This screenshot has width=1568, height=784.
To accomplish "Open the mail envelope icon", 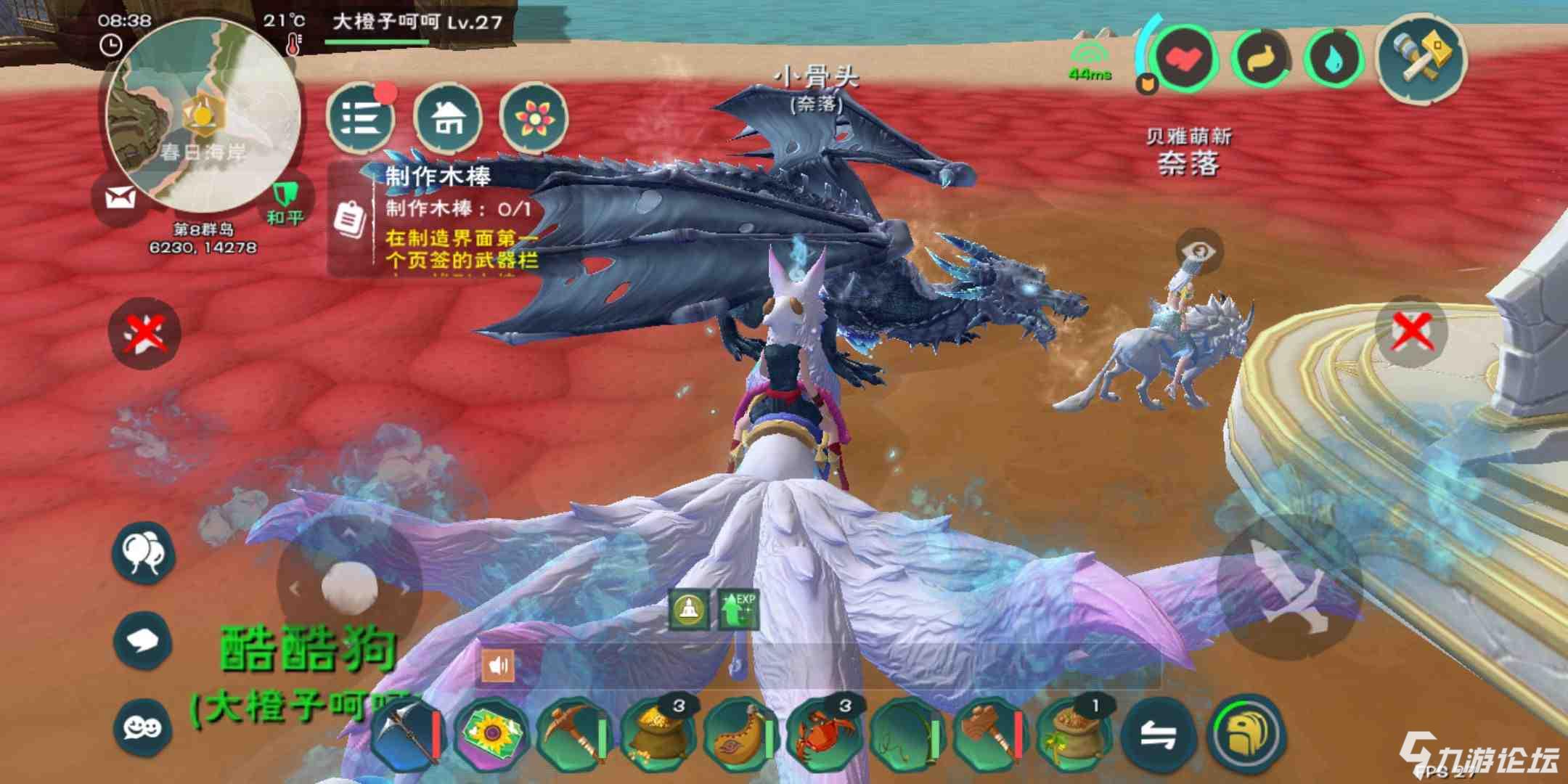I will click(x=121, y=197).
